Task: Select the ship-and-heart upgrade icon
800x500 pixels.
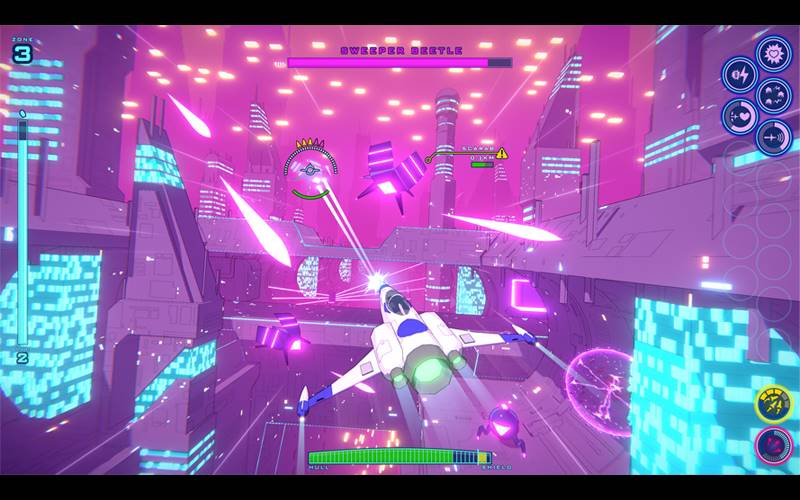Action: click(x=740, y=116)
